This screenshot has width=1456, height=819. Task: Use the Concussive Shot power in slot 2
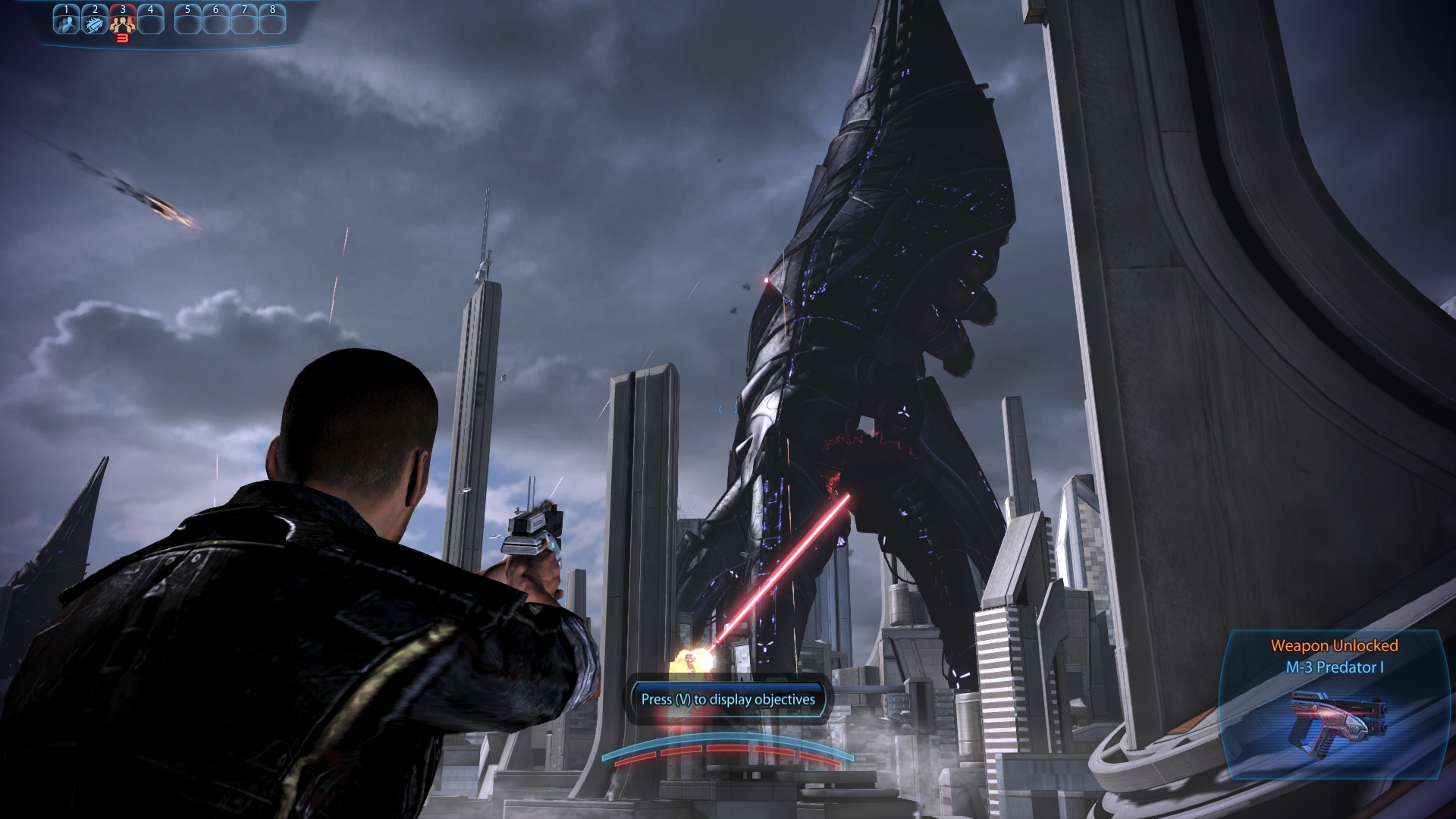coord(95,22)
